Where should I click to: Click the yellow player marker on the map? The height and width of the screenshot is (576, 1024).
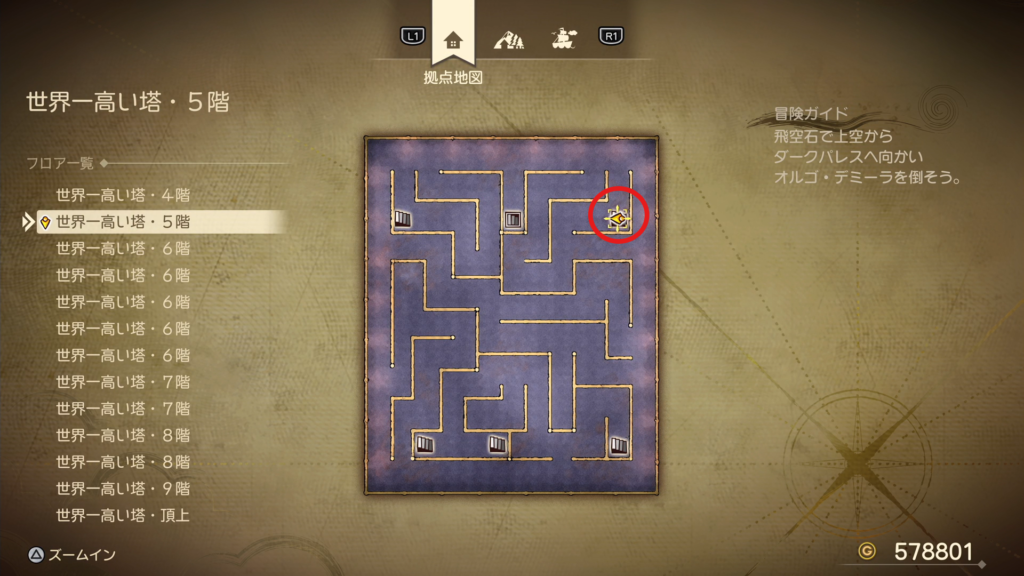tap(619, 217)
